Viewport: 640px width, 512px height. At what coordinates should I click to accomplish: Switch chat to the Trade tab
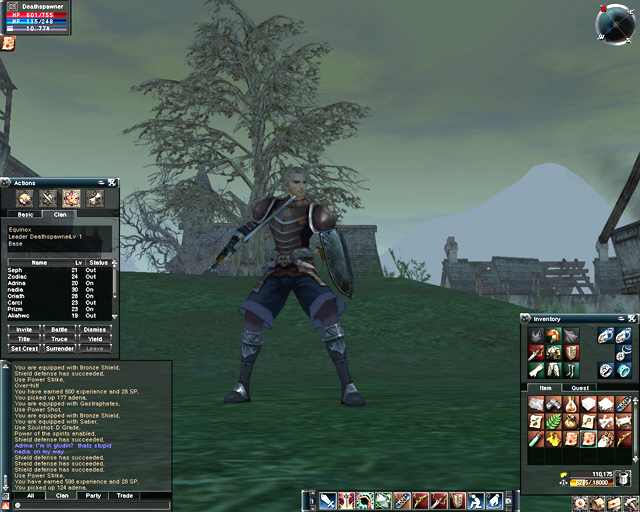click(124, 495)
